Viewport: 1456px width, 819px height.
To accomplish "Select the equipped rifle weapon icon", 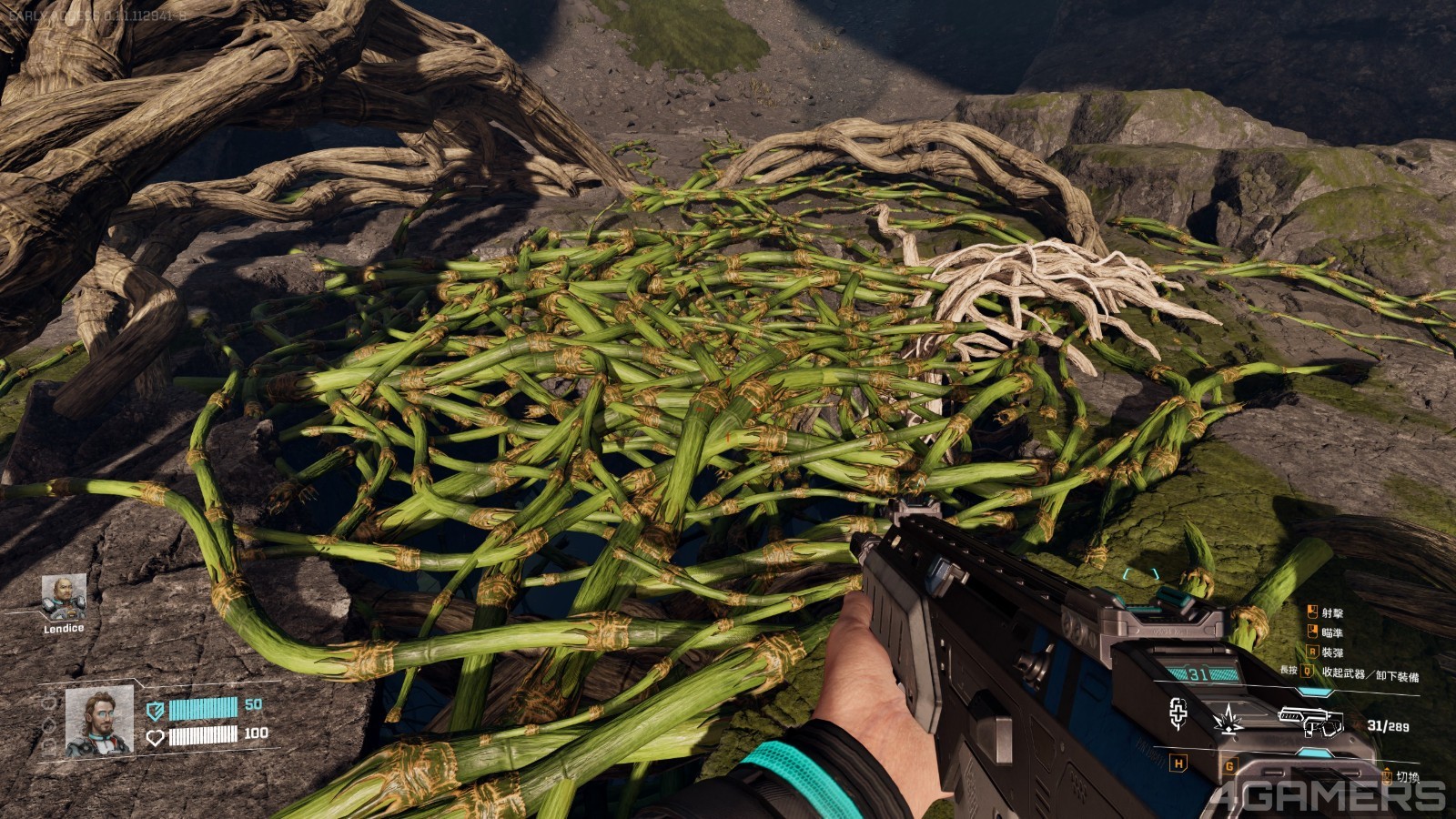I will [x=1310, y=720].
